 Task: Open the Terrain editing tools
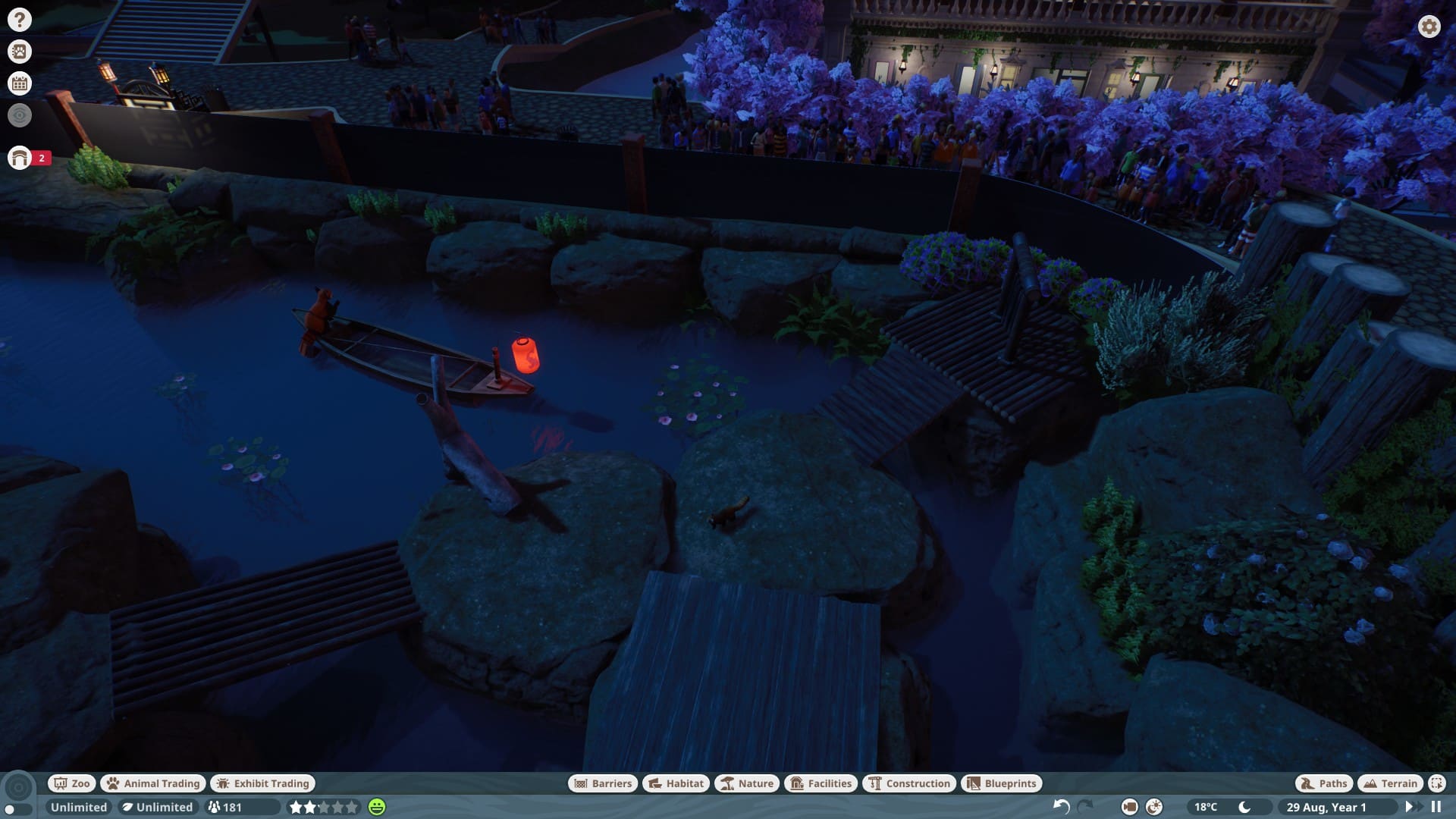[1390, 783]
